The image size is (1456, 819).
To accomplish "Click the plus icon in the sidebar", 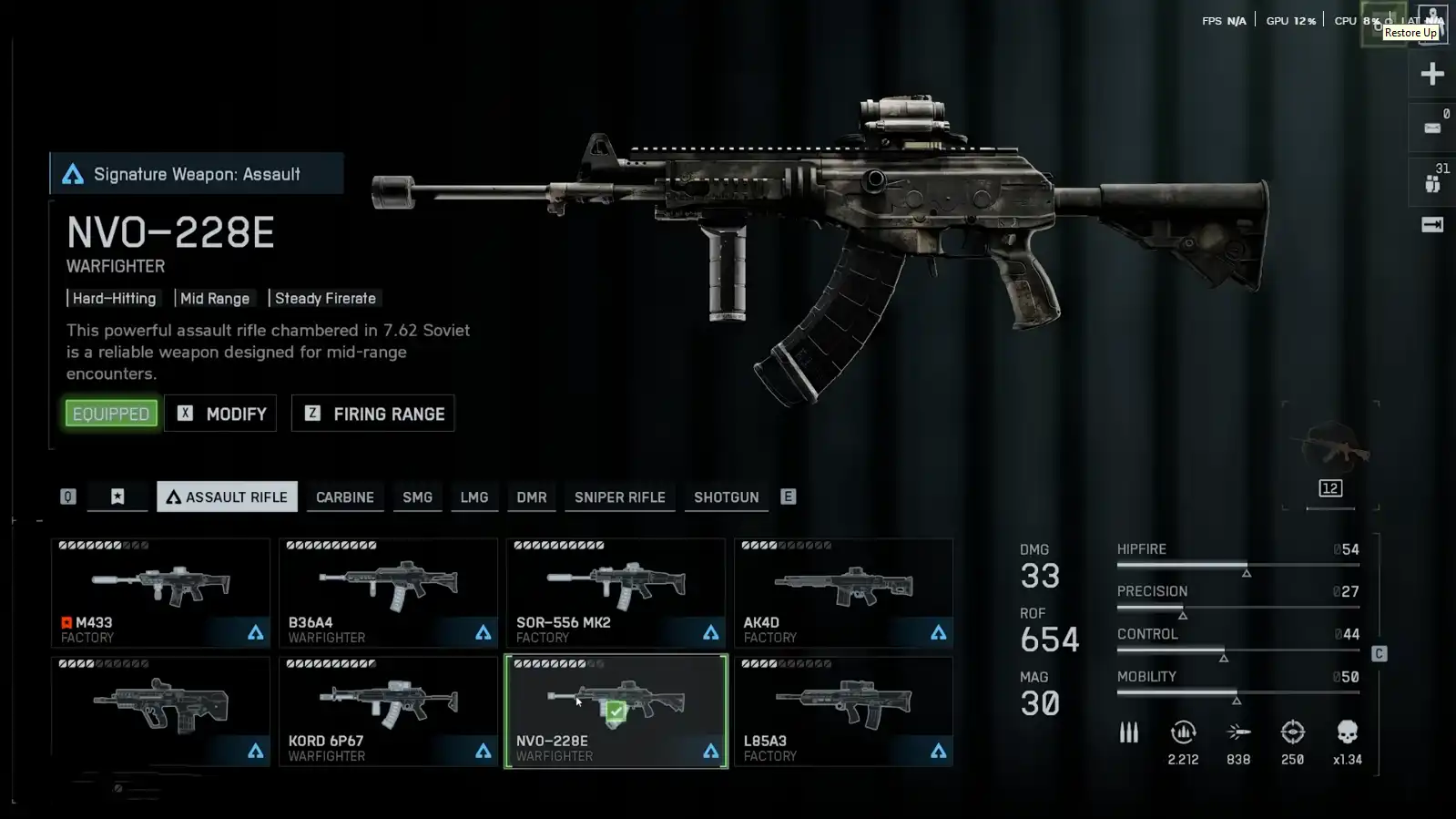I will 1431,74.
